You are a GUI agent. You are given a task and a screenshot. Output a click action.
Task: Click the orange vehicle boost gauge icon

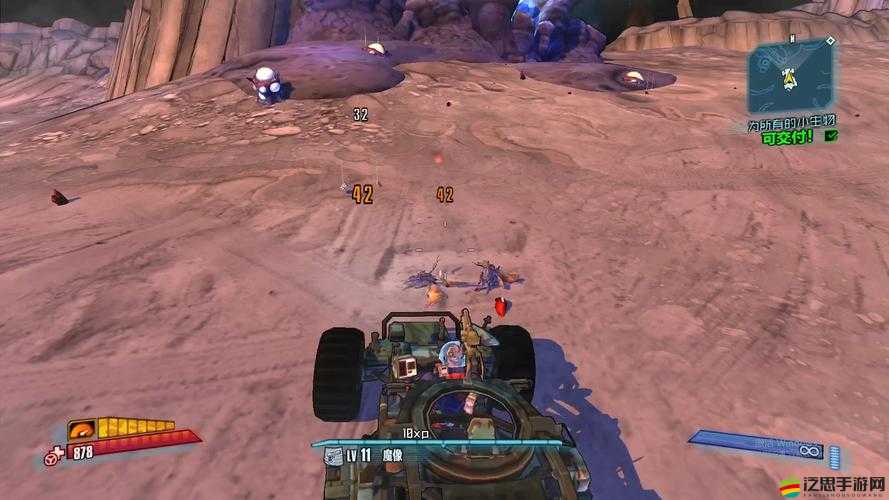point(82,430)
